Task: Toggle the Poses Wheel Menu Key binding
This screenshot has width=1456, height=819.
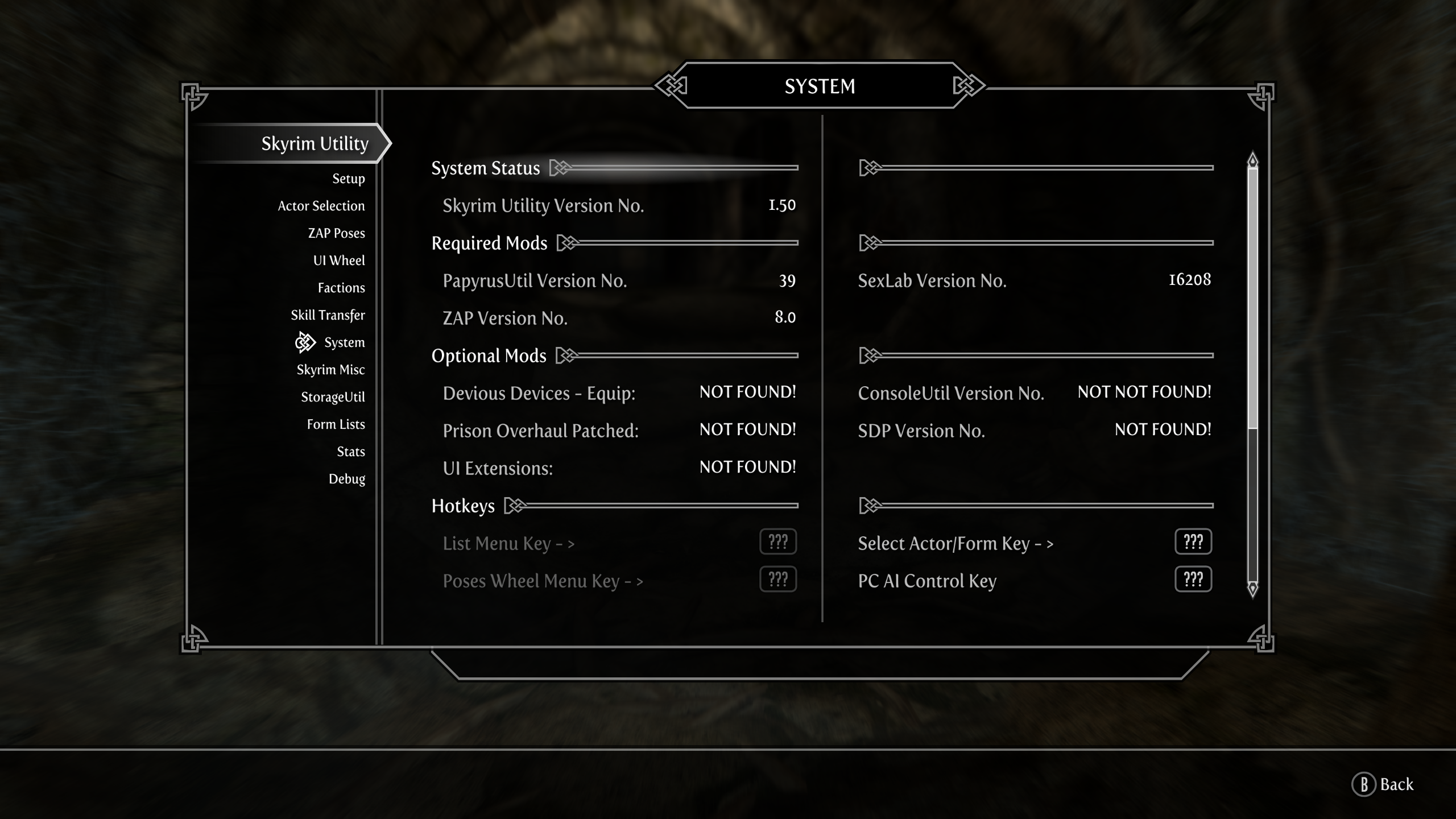Action: point(777,580)
